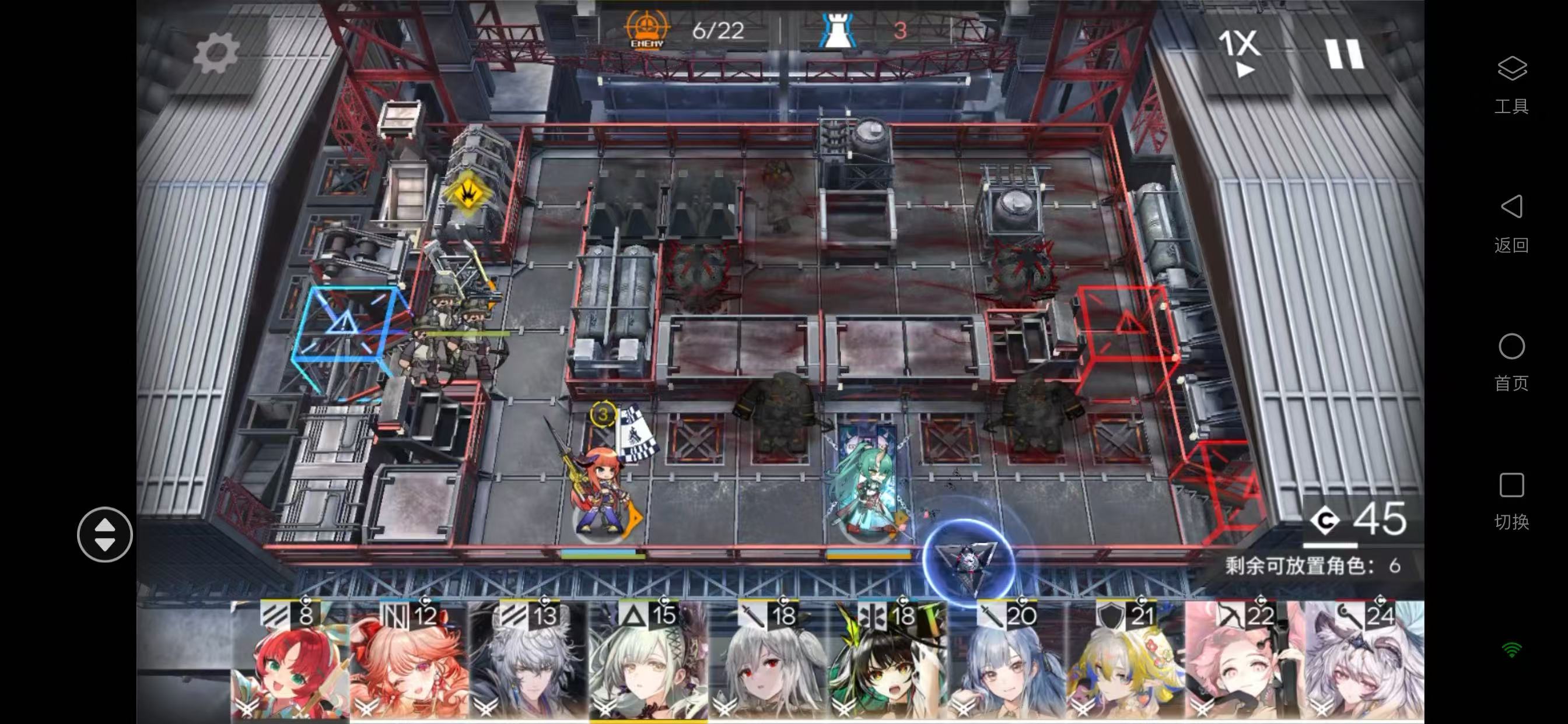
Task: Open the gear settings menu
Action: pyautogui.click(x=216, y=54)
